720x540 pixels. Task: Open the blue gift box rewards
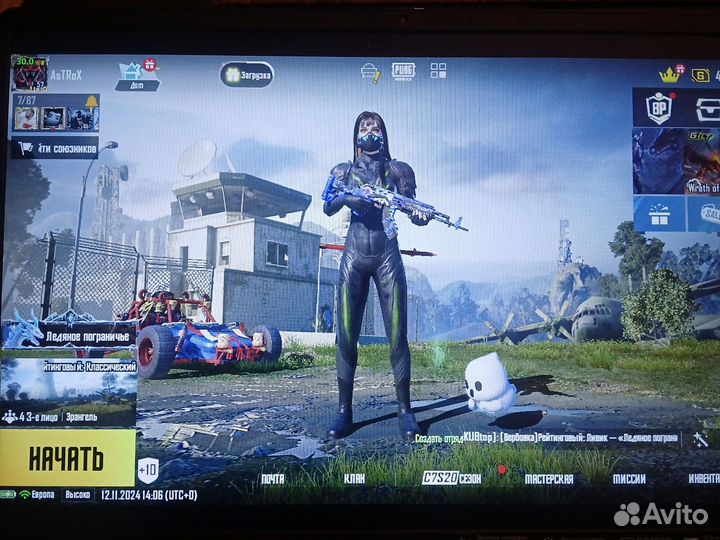pyautogui.click(x=658, y=214)
